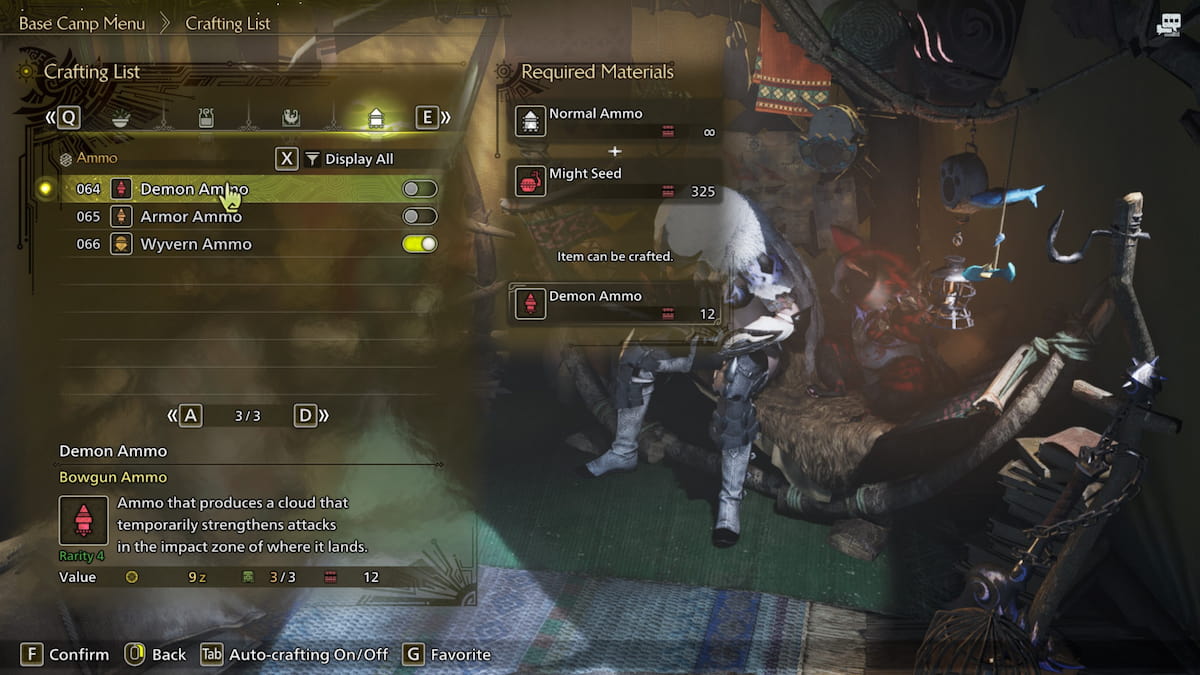
Task: Select the Might Seed material slot
Action: coord(615,181)
